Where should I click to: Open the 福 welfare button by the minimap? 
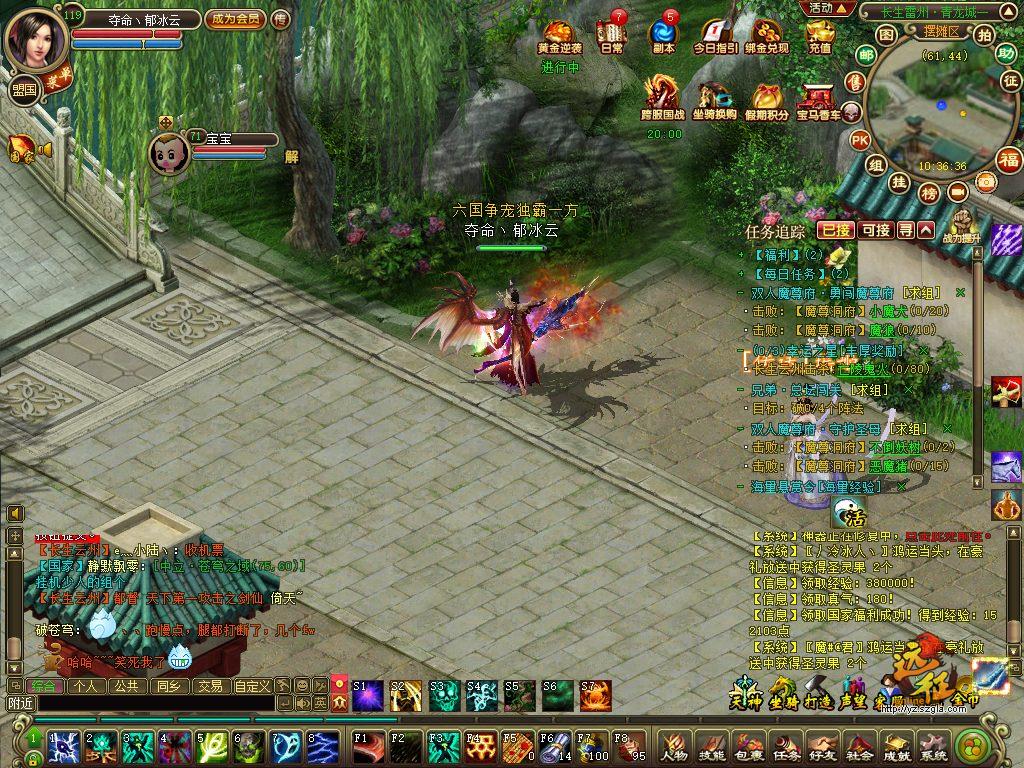coord(1009,159)
